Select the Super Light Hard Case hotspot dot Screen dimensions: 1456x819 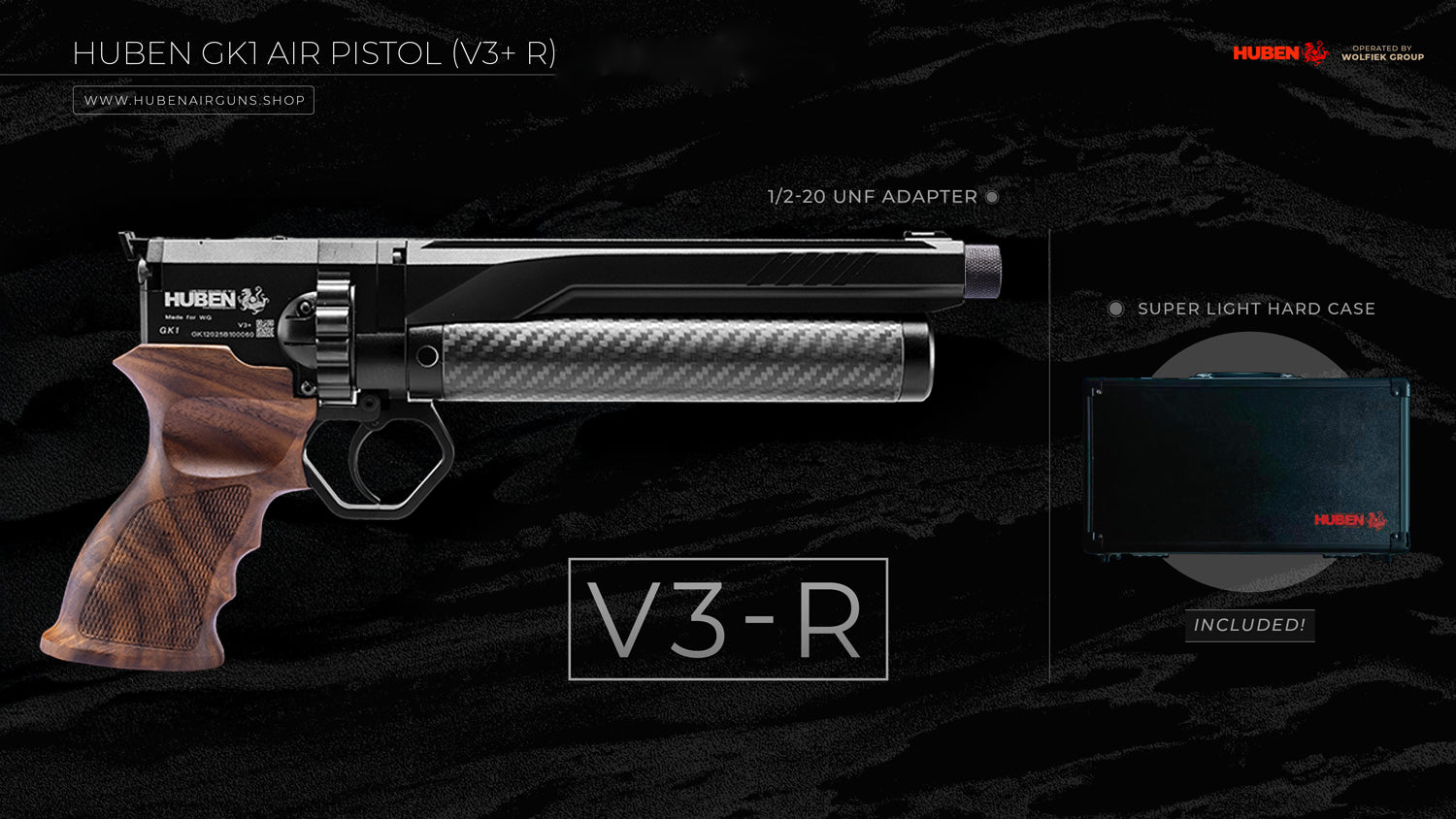[x=1116, y=309]
